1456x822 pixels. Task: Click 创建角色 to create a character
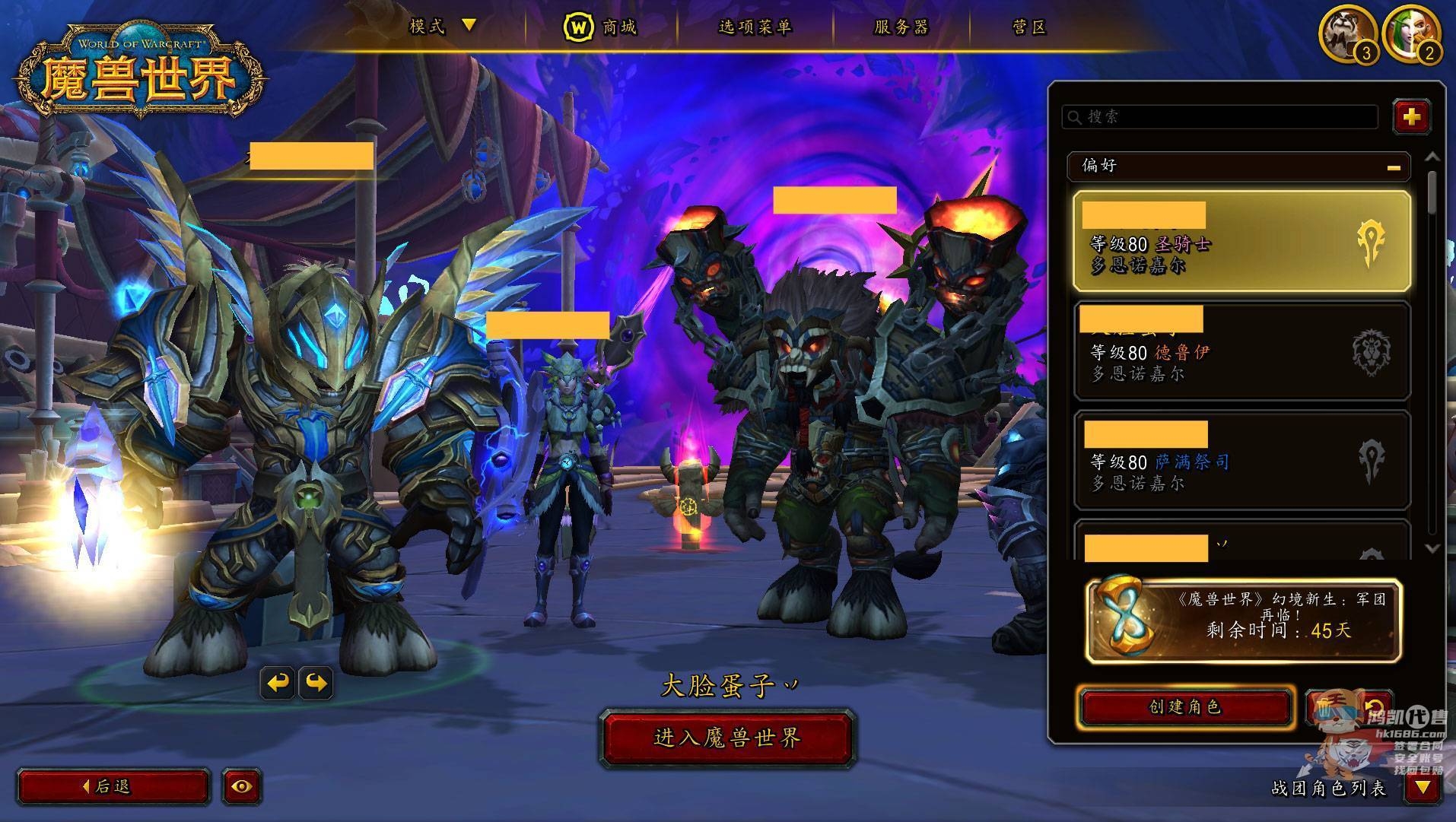[1185, 707]
